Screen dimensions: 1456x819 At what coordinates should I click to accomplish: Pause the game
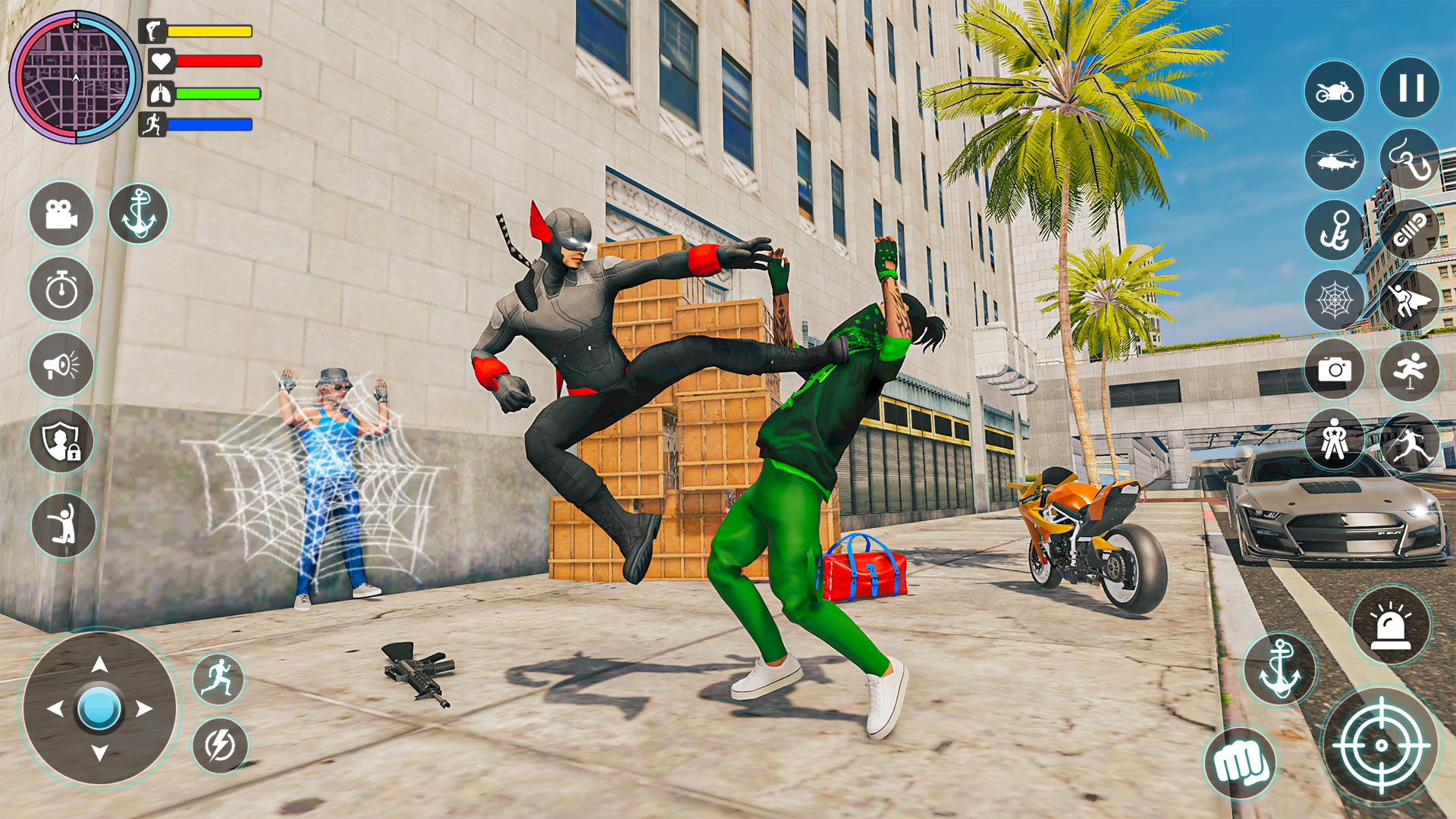click(x=1409, y=89)
